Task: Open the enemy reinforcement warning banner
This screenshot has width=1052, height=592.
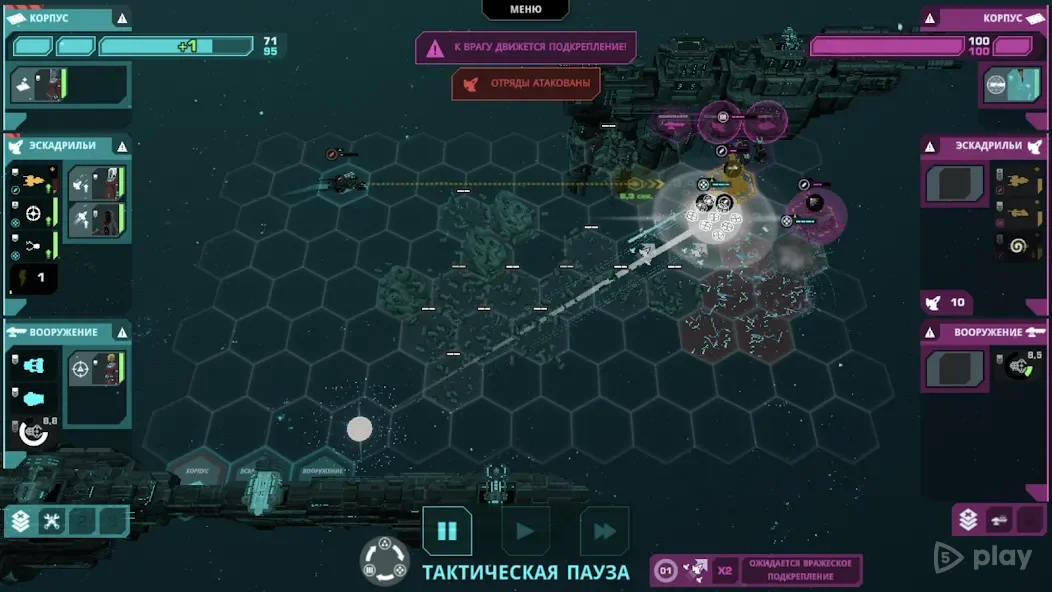Action: click(526, 47)
